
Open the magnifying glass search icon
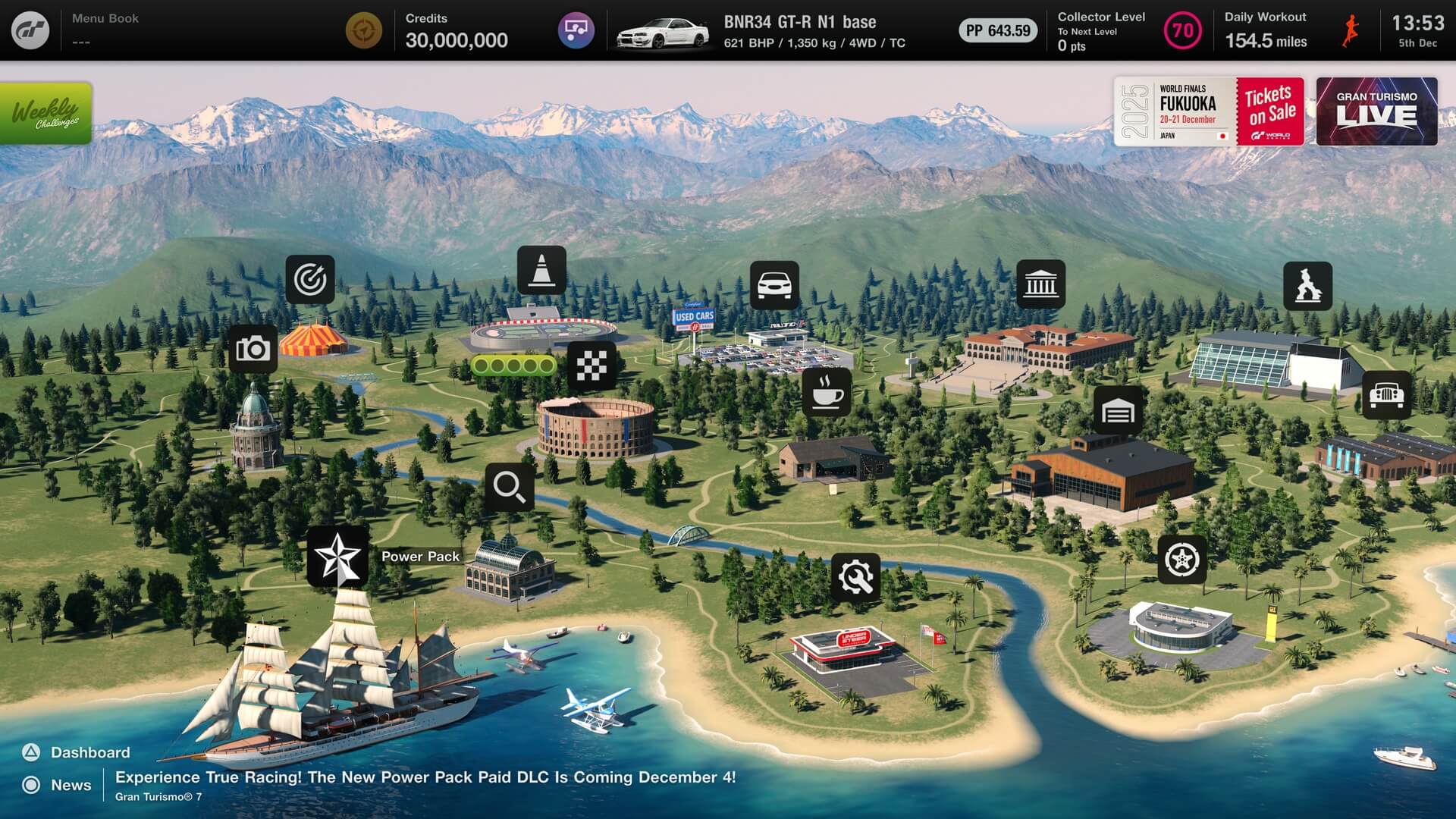509,487
